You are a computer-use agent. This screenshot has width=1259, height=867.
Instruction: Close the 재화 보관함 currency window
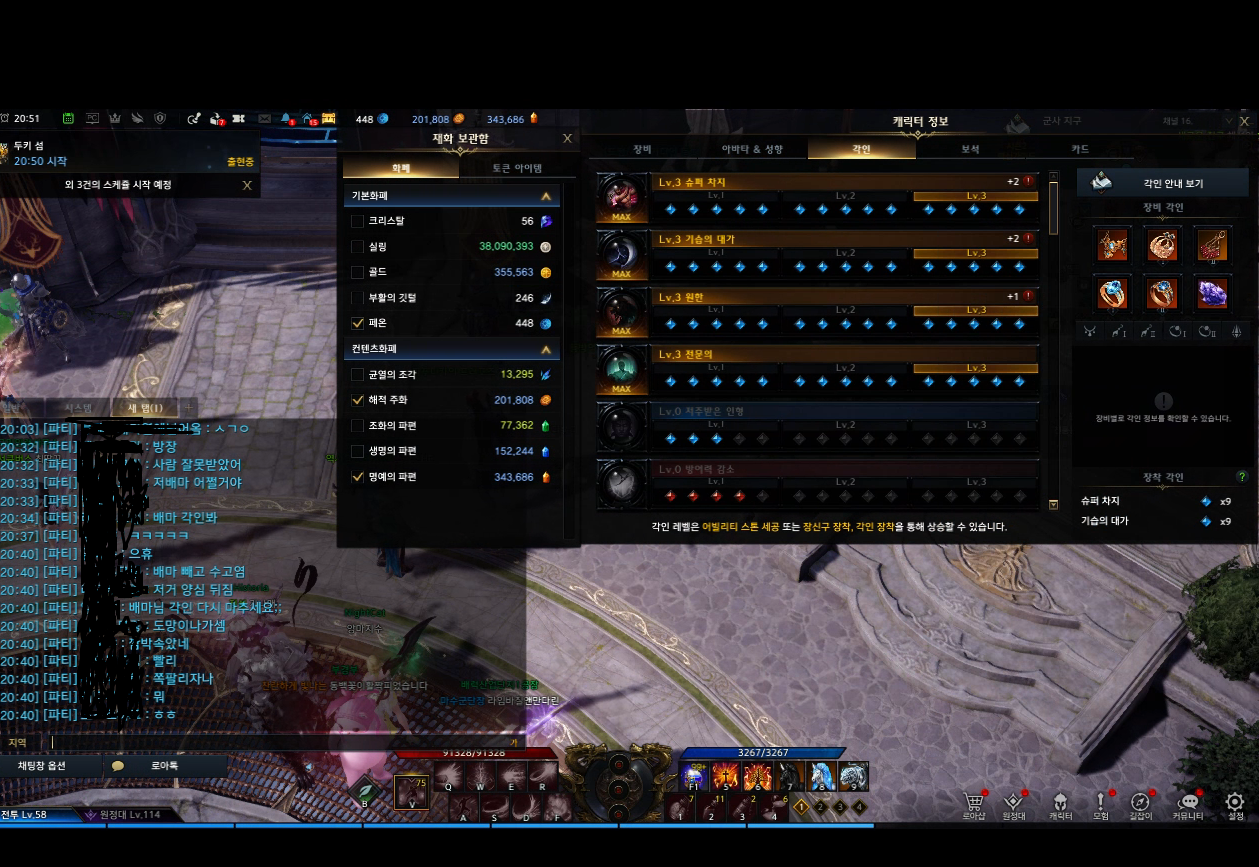[x=567, y=139]
